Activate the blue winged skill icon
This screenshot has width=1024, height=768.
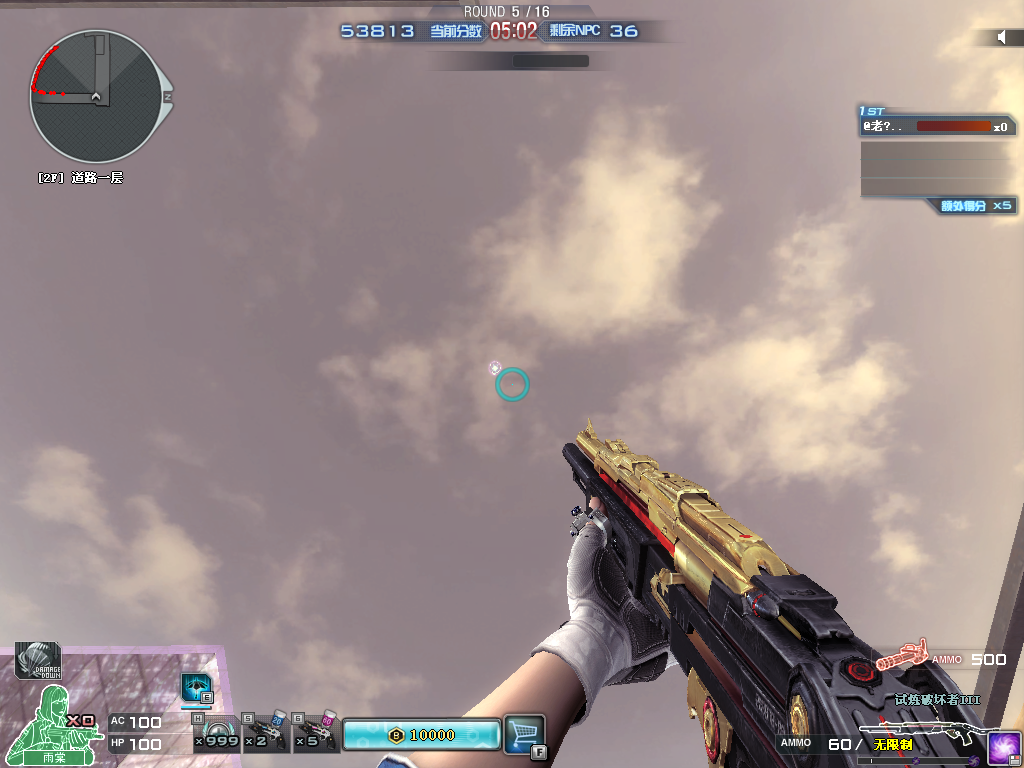[195, 688]
